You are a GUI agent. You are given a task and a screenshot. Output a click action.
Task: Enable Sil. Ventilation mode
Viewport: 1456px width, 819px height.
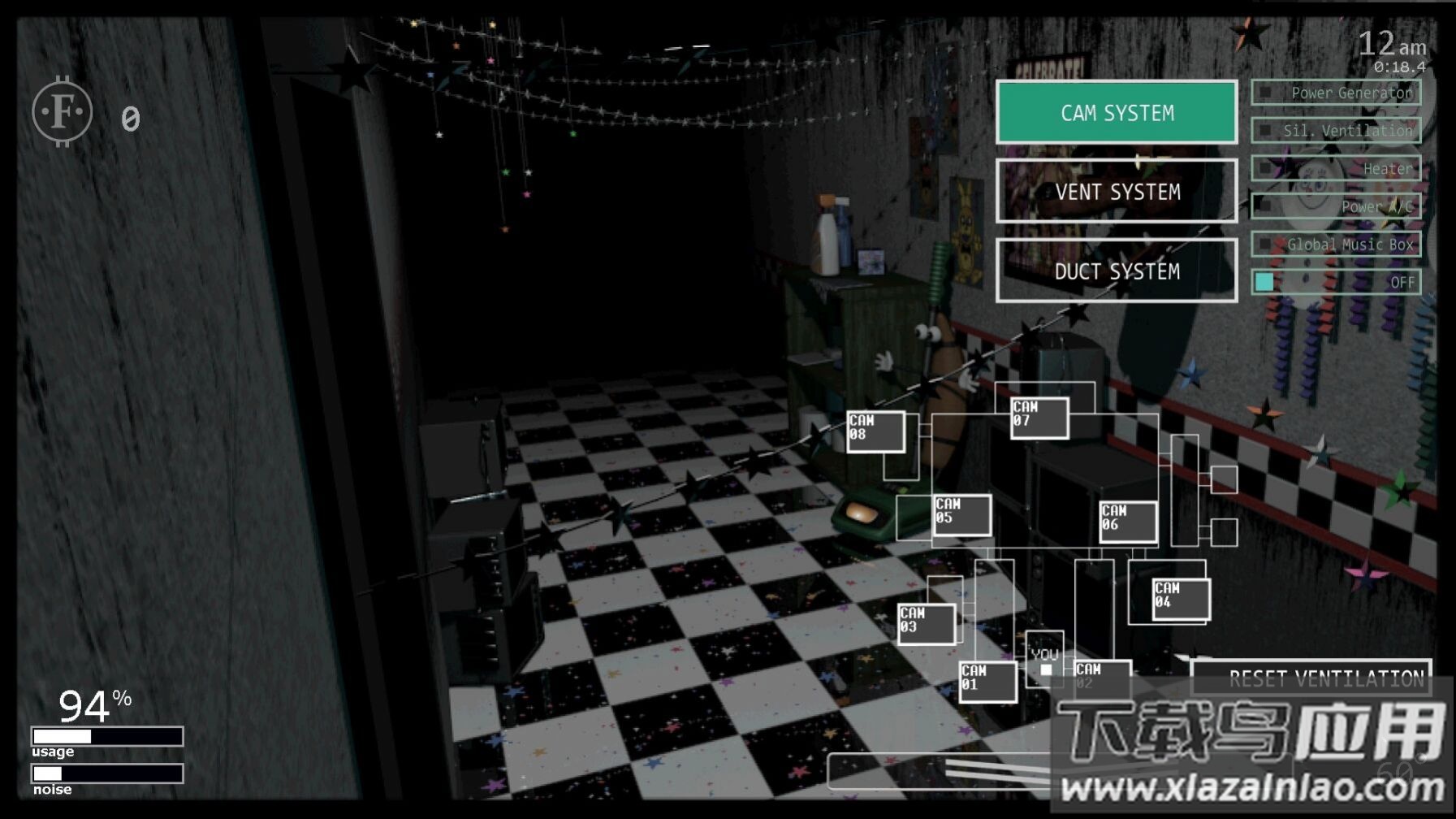pyautogui.click(x=1336, y=130)
